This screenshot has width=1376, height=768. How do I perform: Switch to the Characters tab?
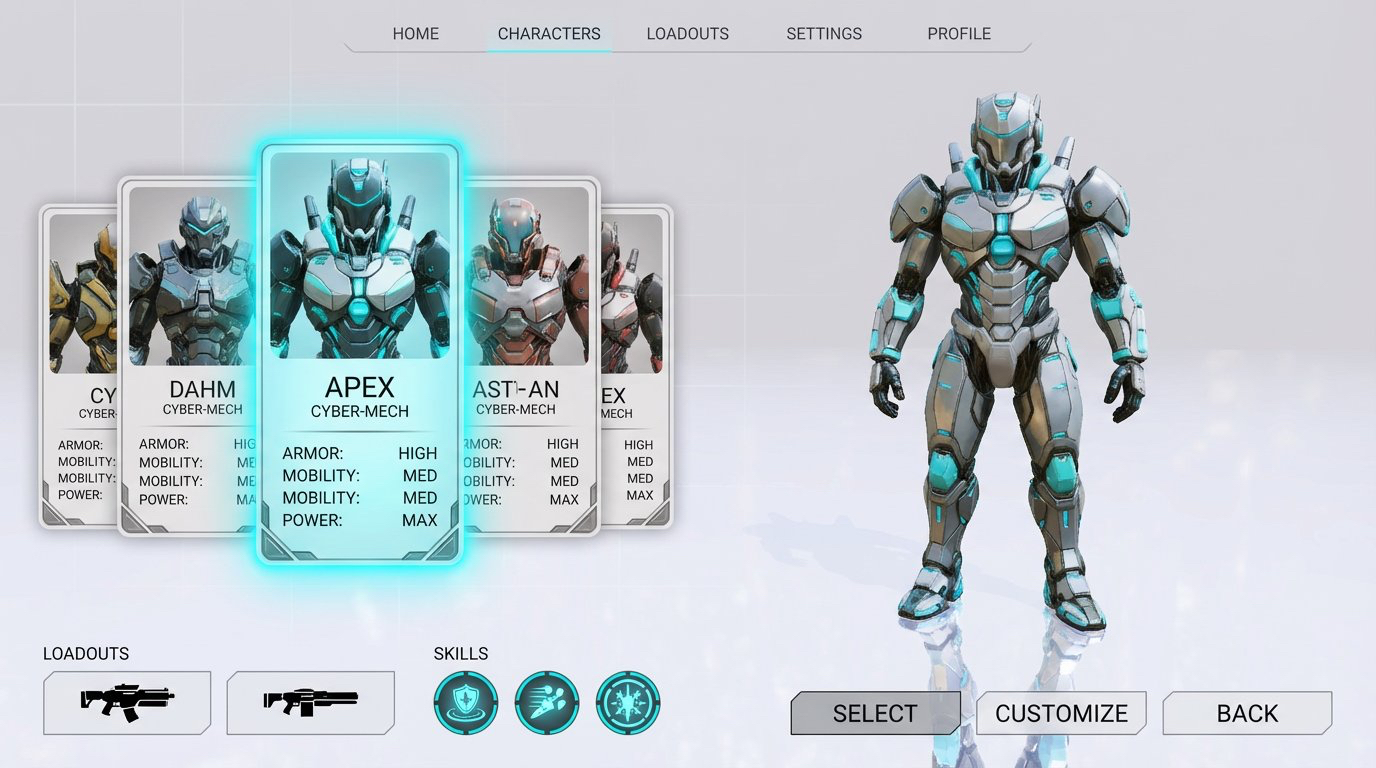point(549,34)
